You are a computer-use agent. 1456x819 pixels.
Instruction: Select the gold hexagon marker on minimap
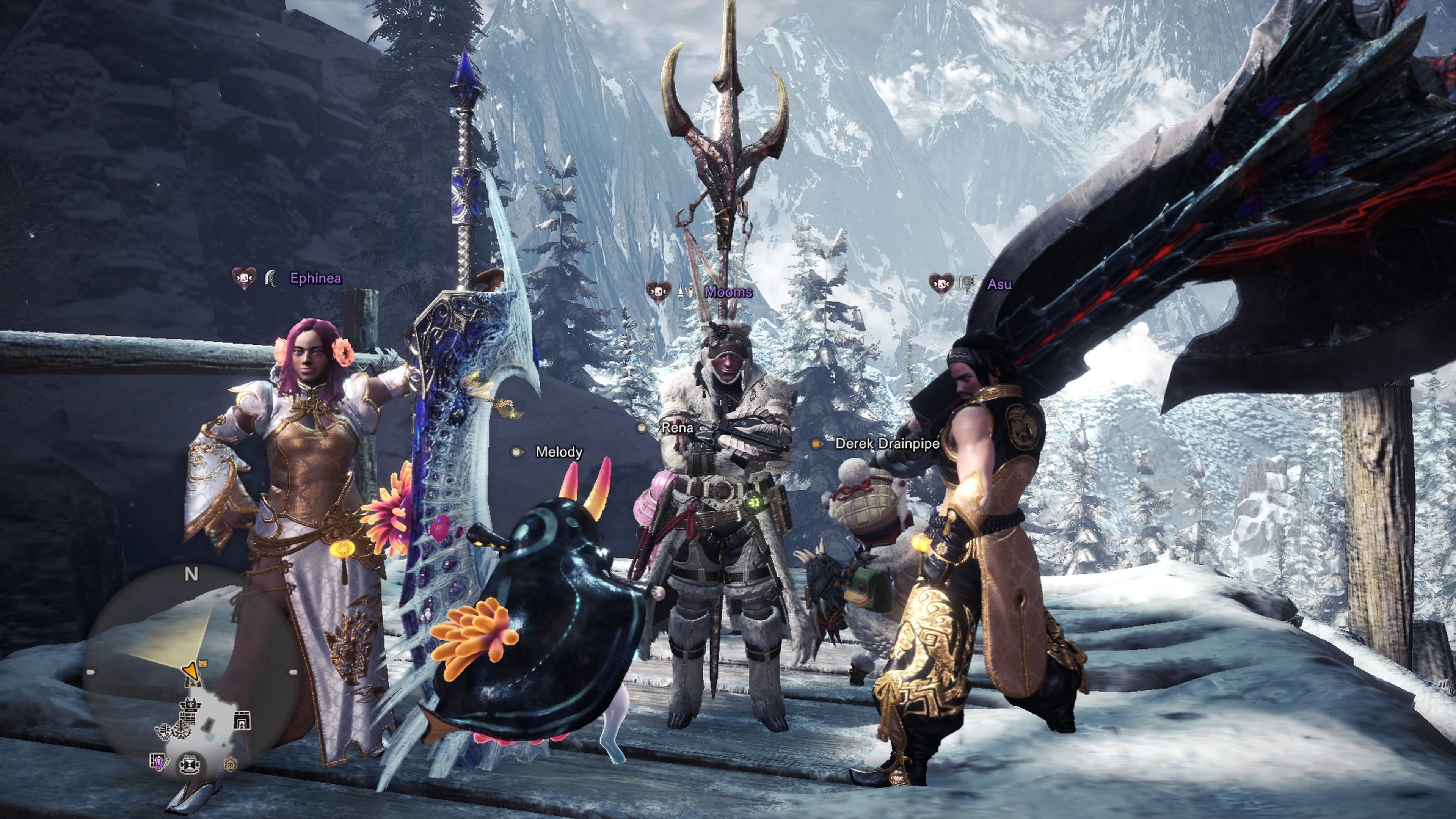(230, 765)
